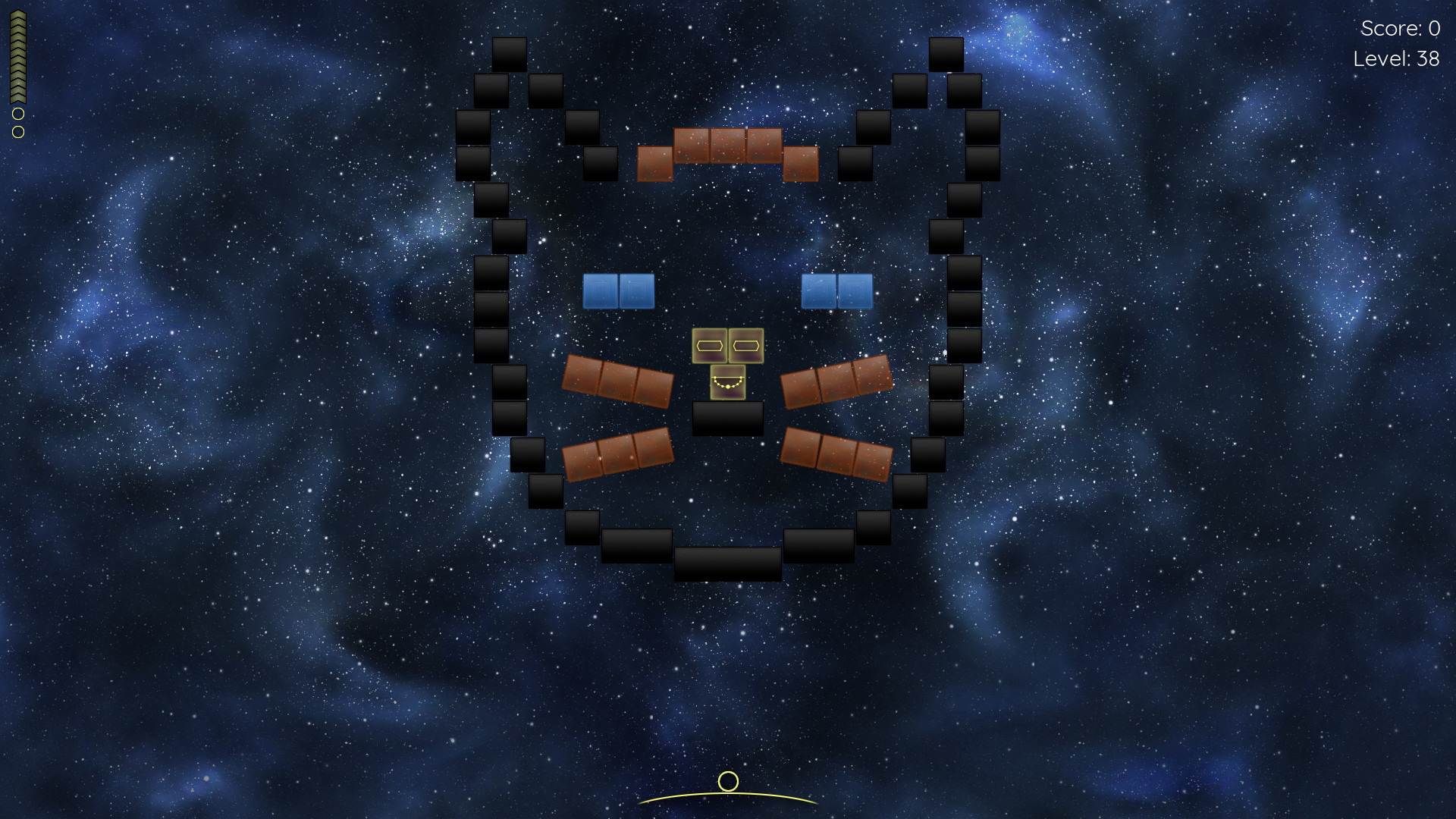
Task: Select the orange brick on the cat's forehead
Action: click(x=728, y=144)
